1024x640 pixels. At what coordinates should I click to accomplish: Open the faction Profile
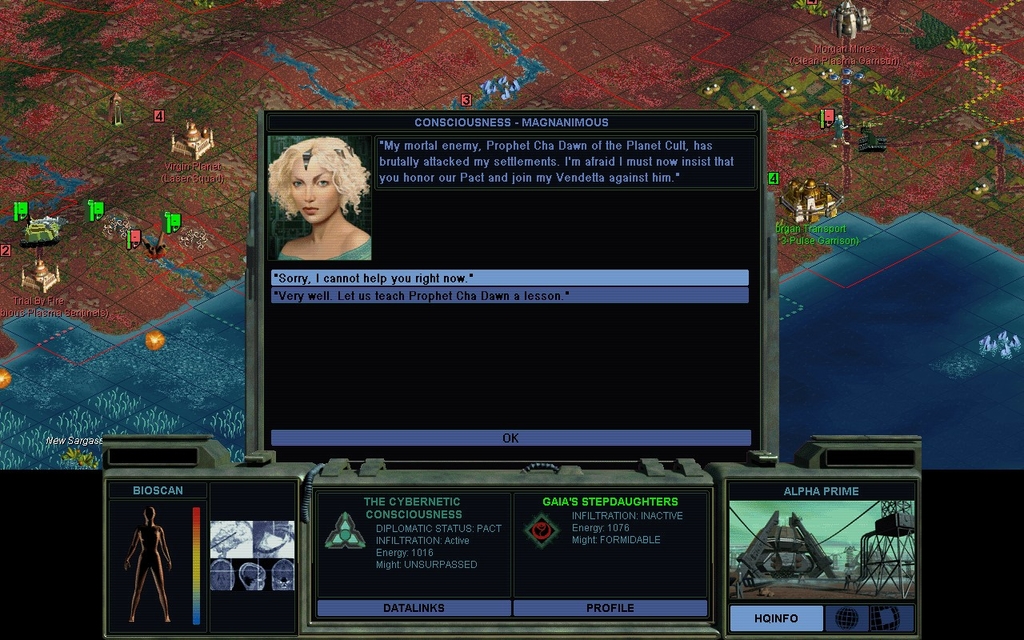click(x=610, y=608)
